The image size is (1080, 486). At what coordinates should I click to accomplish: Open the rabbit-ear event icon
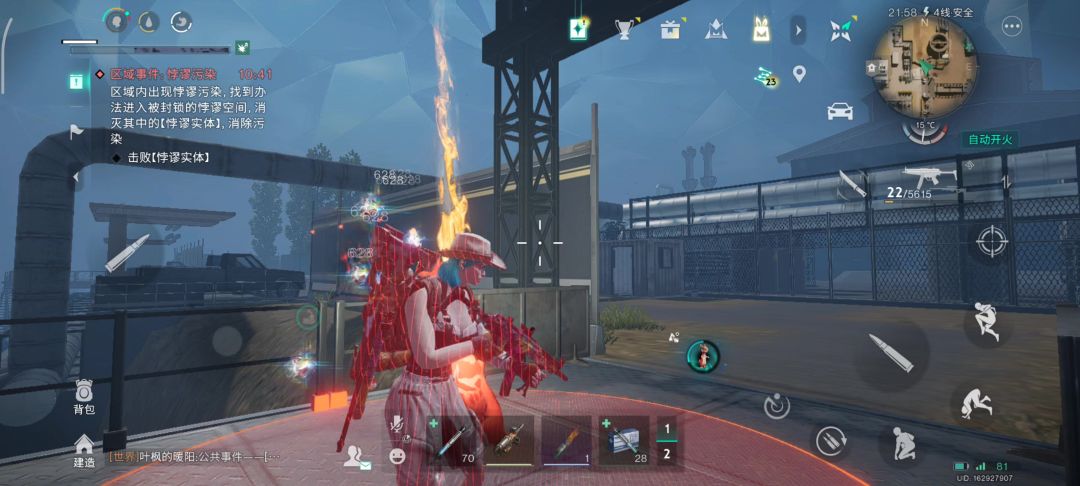[761, 30]
